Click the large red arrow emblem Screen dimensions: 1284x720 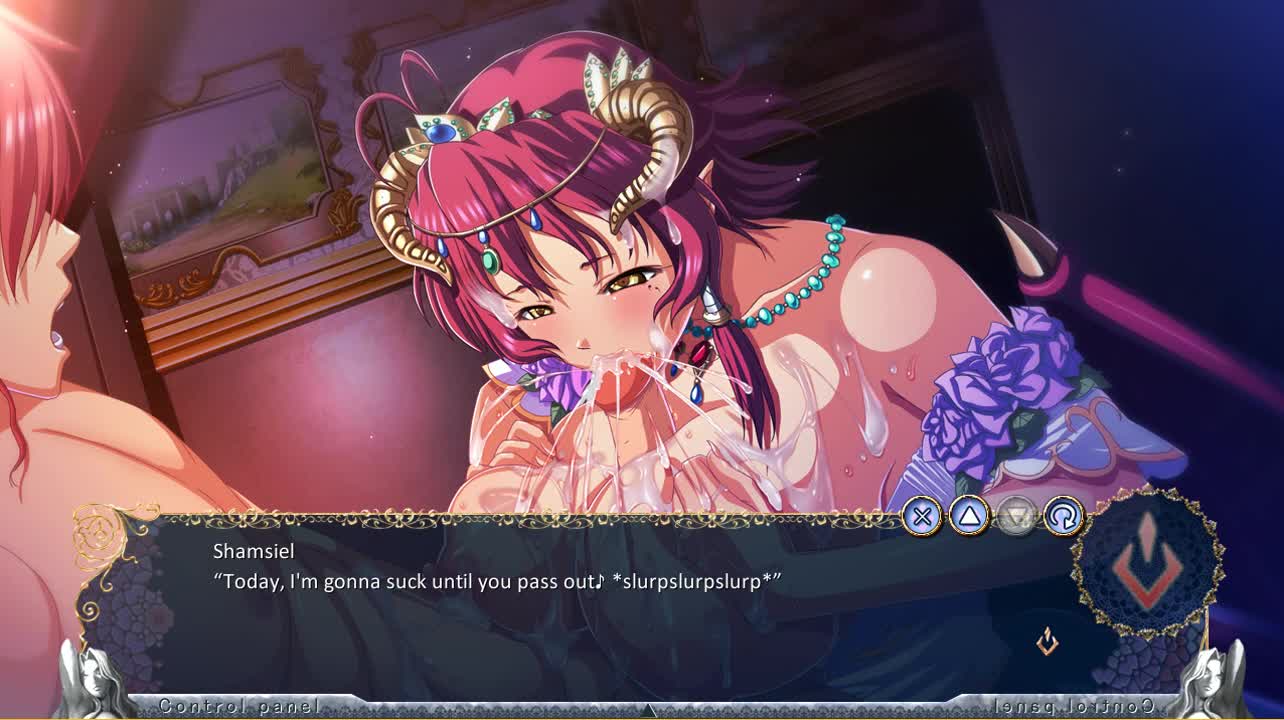coord(1148,564)
